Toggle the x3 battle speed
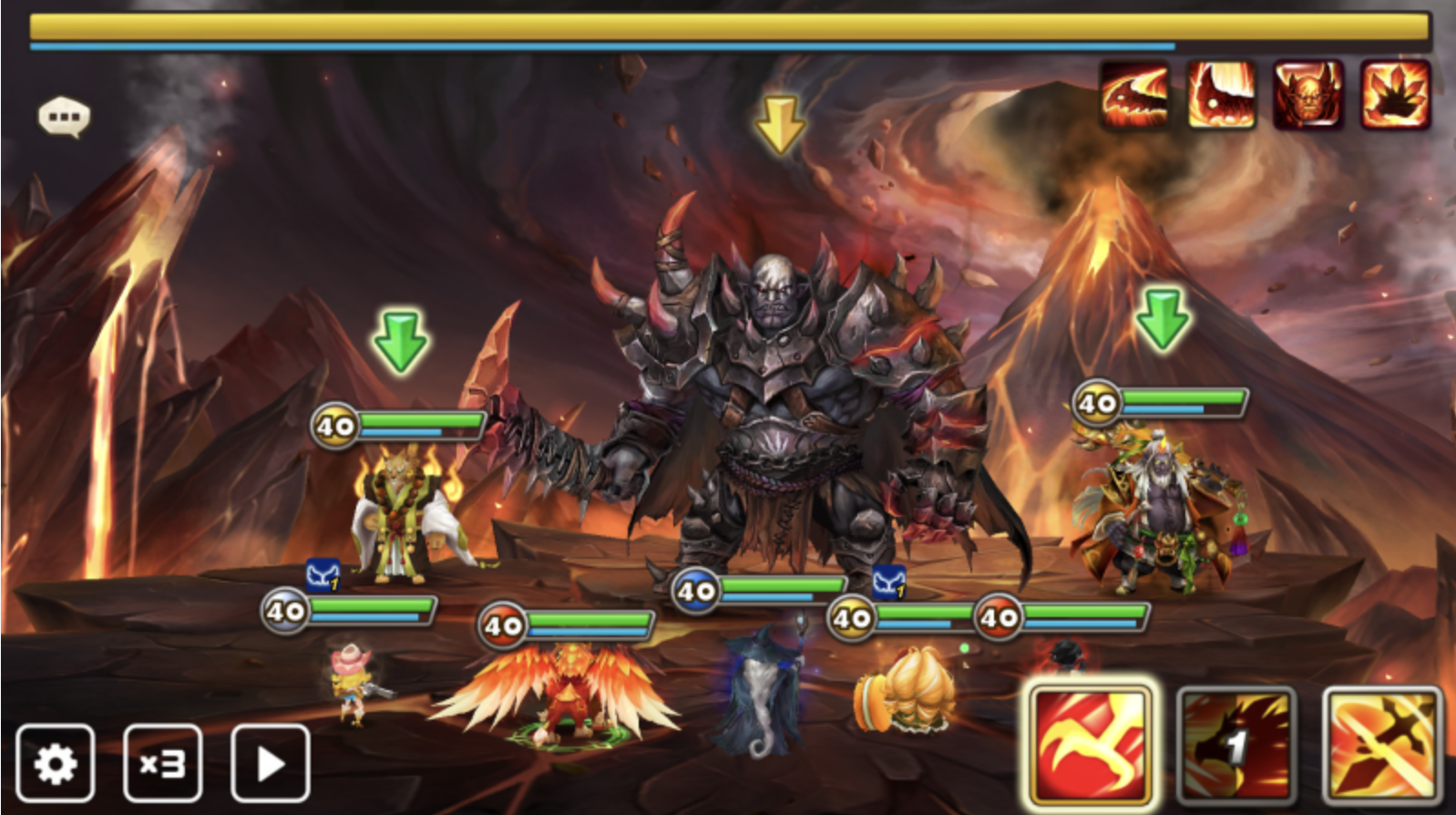Screen dimensions: 1456x815 click(x=162, y=763)
